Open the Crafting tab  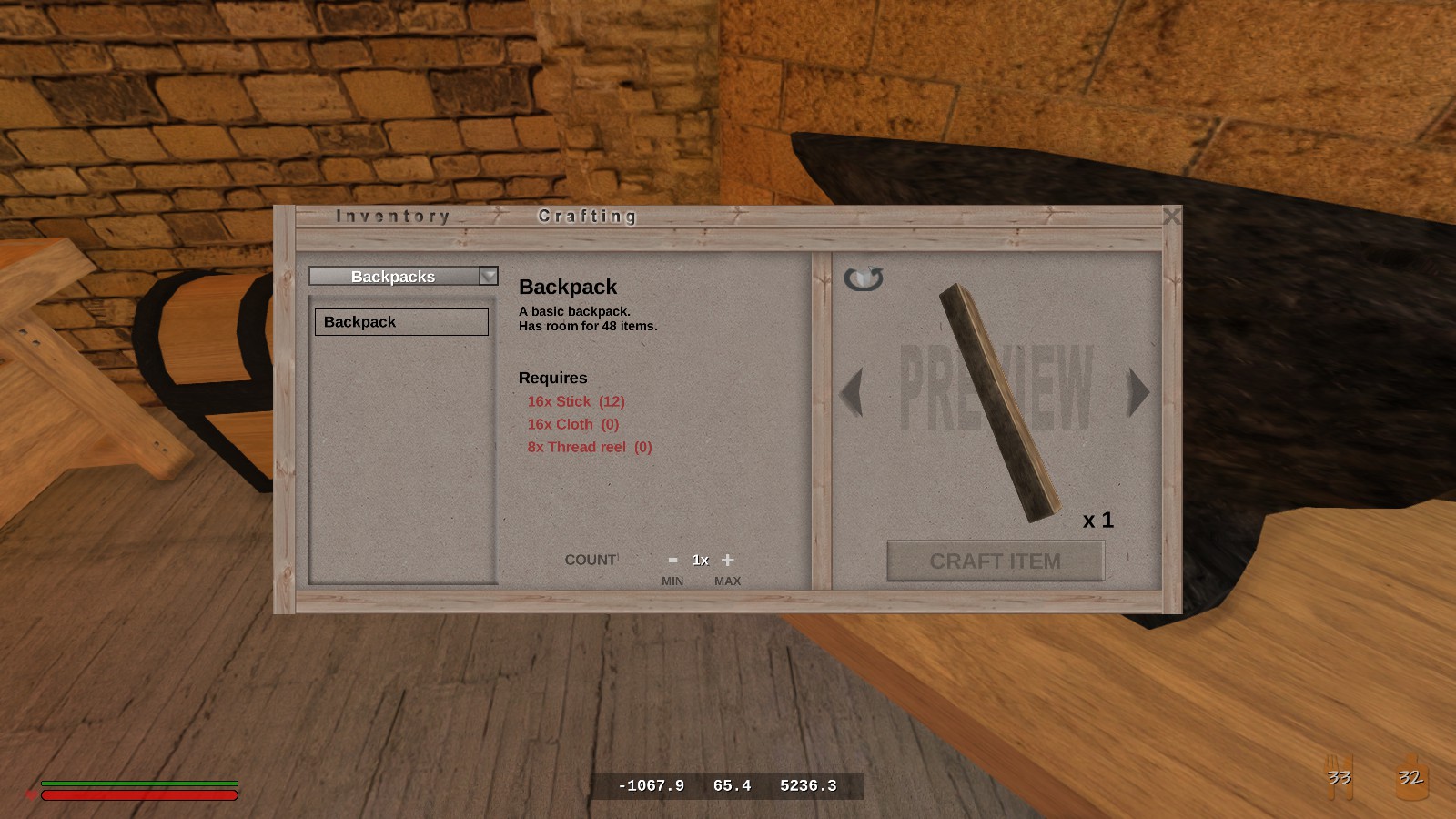coord(587,217)
